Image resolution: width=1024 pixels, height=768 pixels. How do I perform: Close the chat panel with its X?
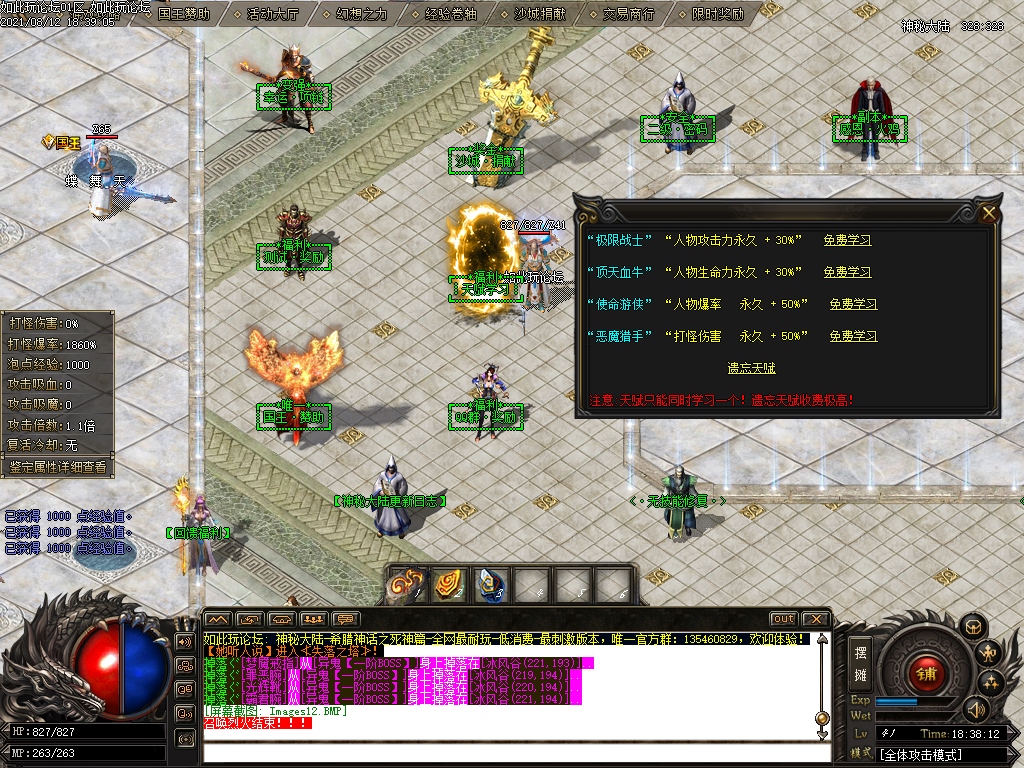click(x=816, y=619)
